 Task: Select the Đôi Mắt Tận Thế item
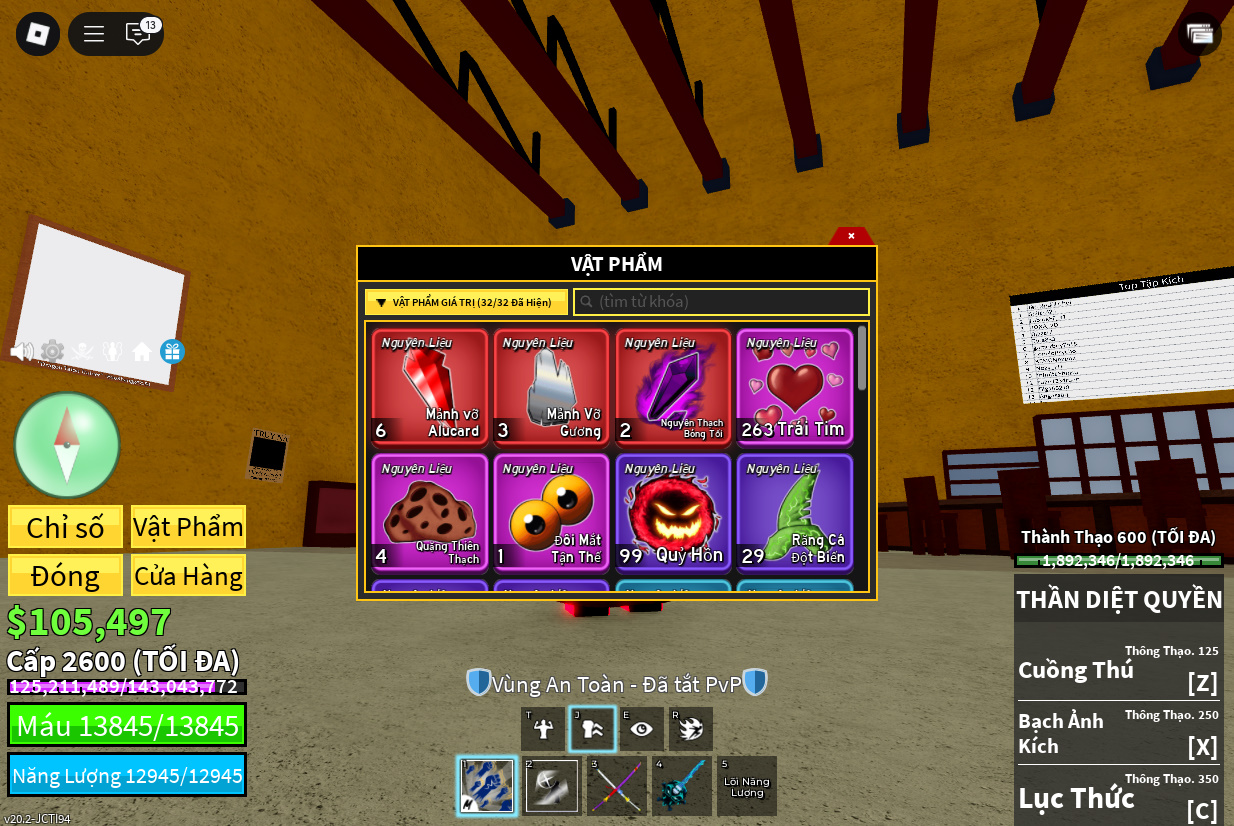[551, 512]
